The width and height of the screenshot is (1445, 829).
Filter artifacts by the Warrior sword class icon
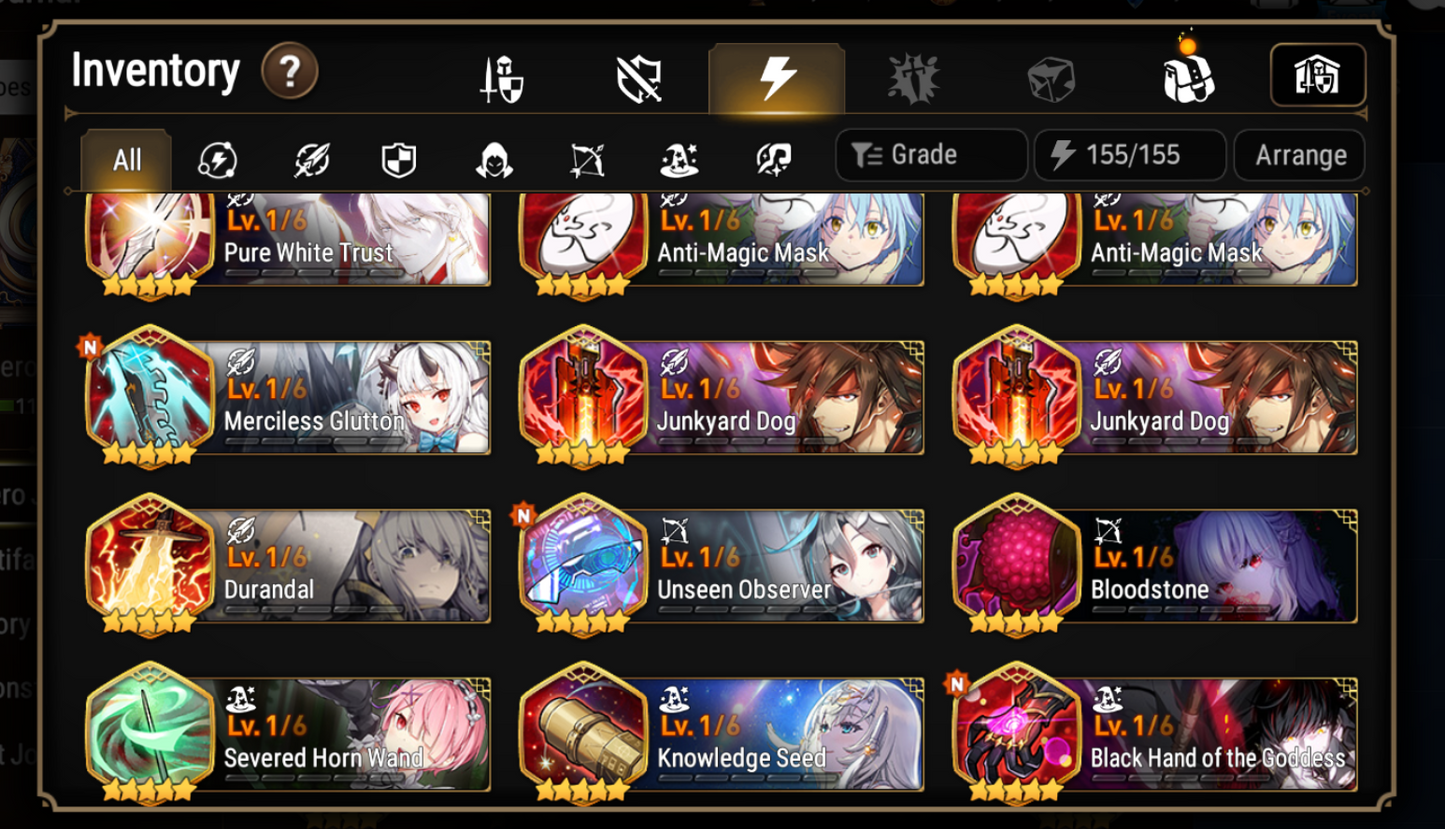point(310,157)
